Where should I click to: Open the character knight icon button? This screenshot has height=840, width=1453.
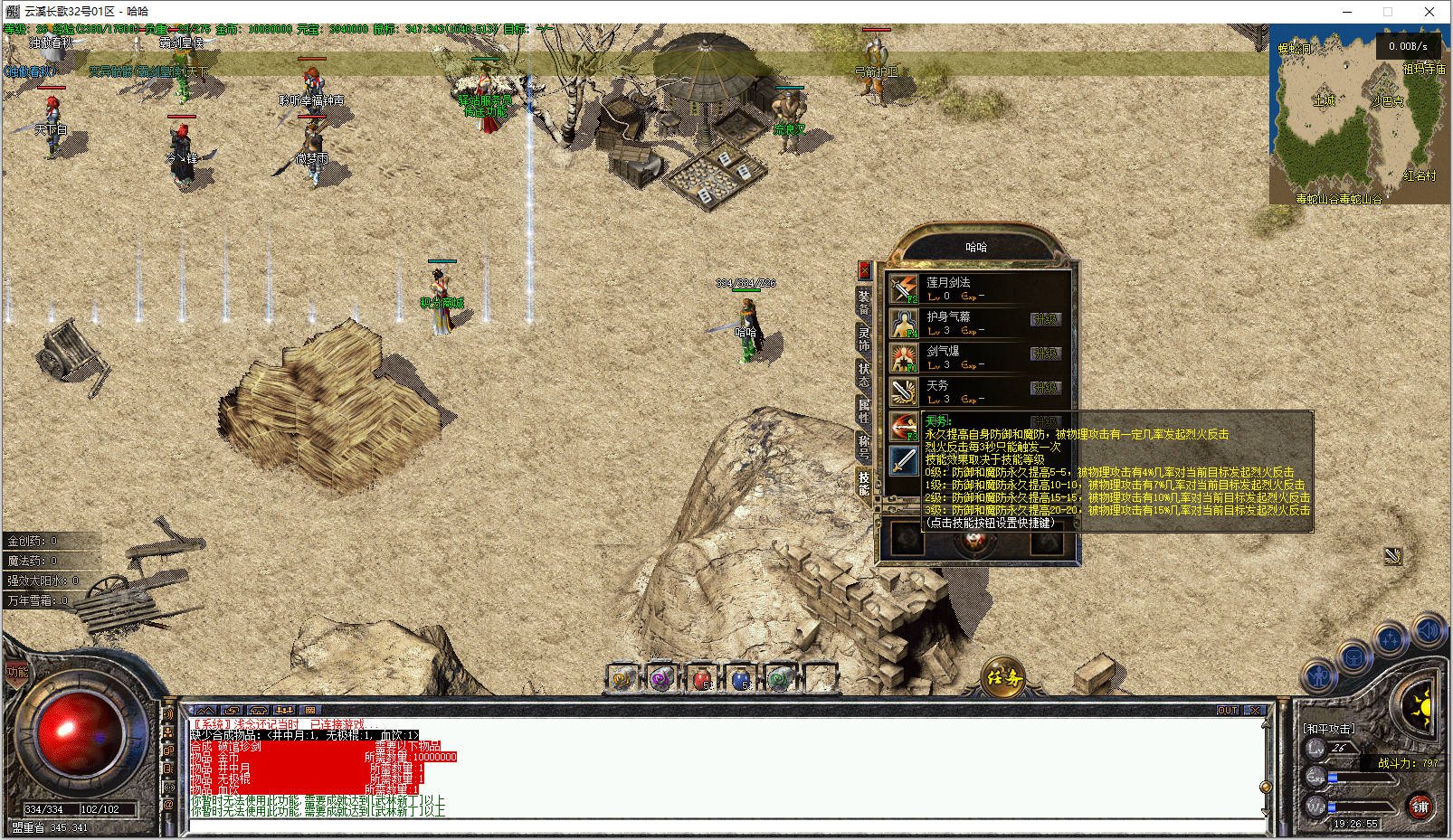1317,675
